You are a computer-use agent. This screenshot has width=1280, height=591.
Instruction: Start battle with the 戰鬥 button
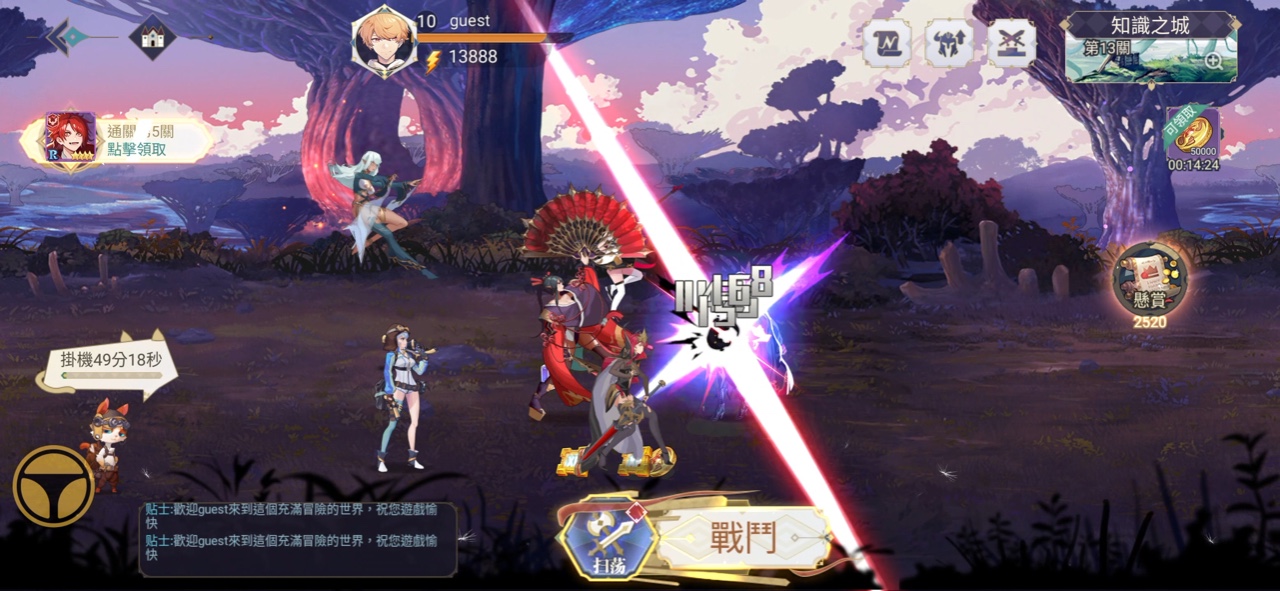pyautogui.click(x=743, y=538)
